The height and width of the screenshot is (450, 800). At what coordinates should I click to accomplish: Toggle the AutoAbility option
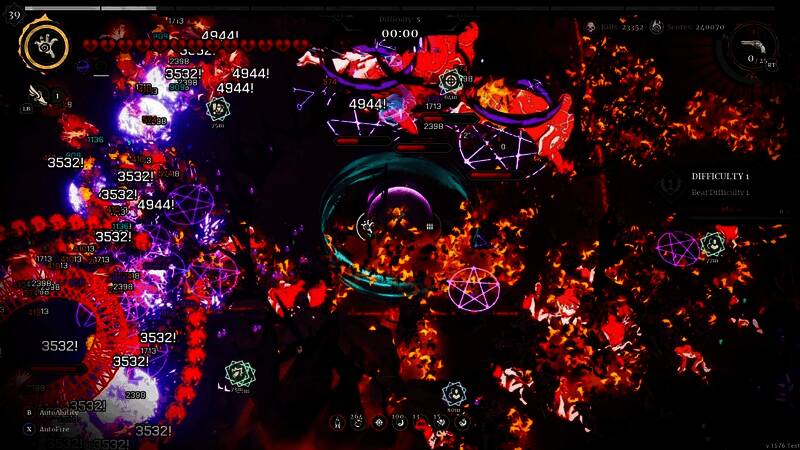tap(58, 412)
